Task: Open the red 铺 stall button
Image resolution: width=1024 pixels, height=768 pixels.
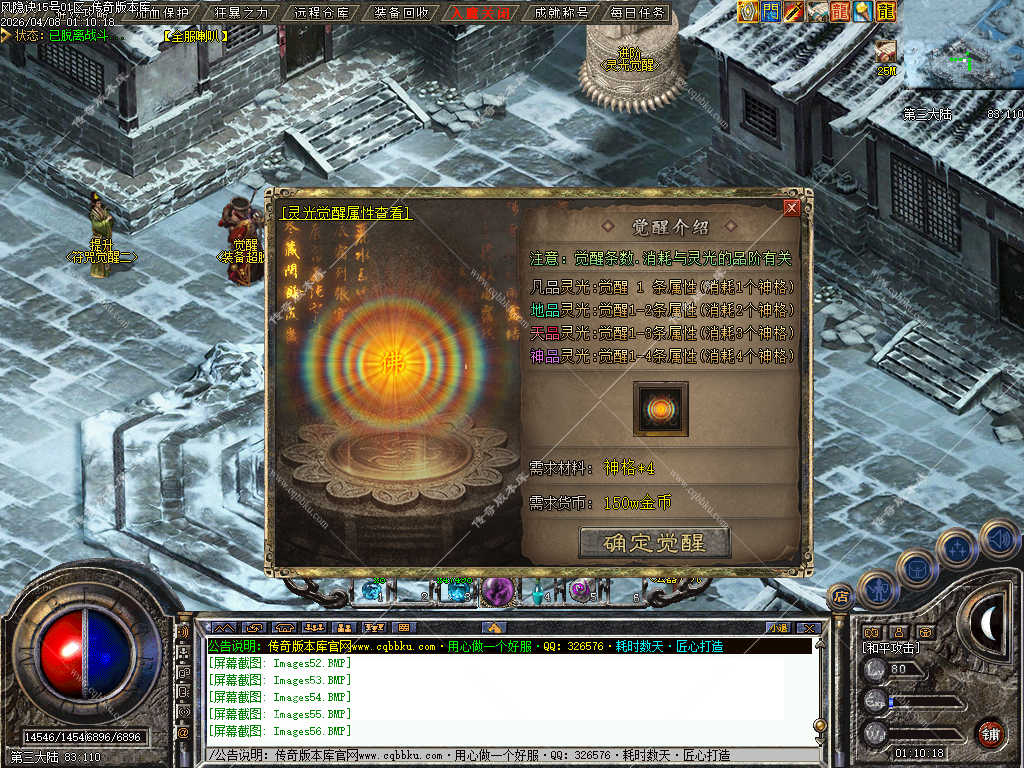Action: point(990,733)
